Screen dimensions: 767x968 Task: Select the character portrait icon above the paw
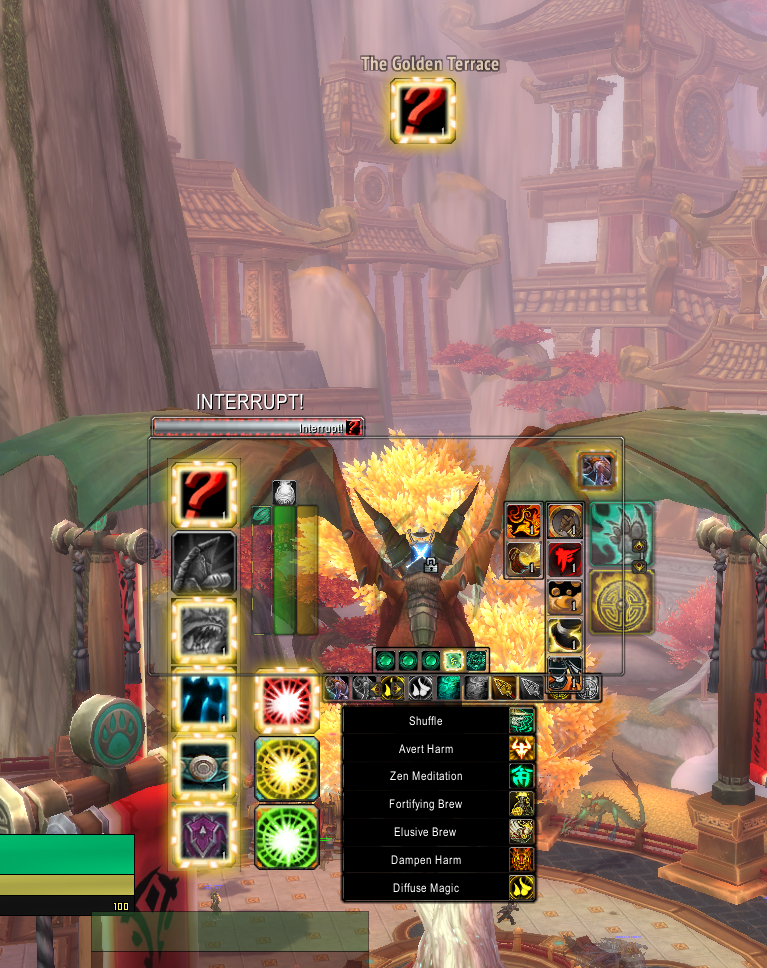596,470
